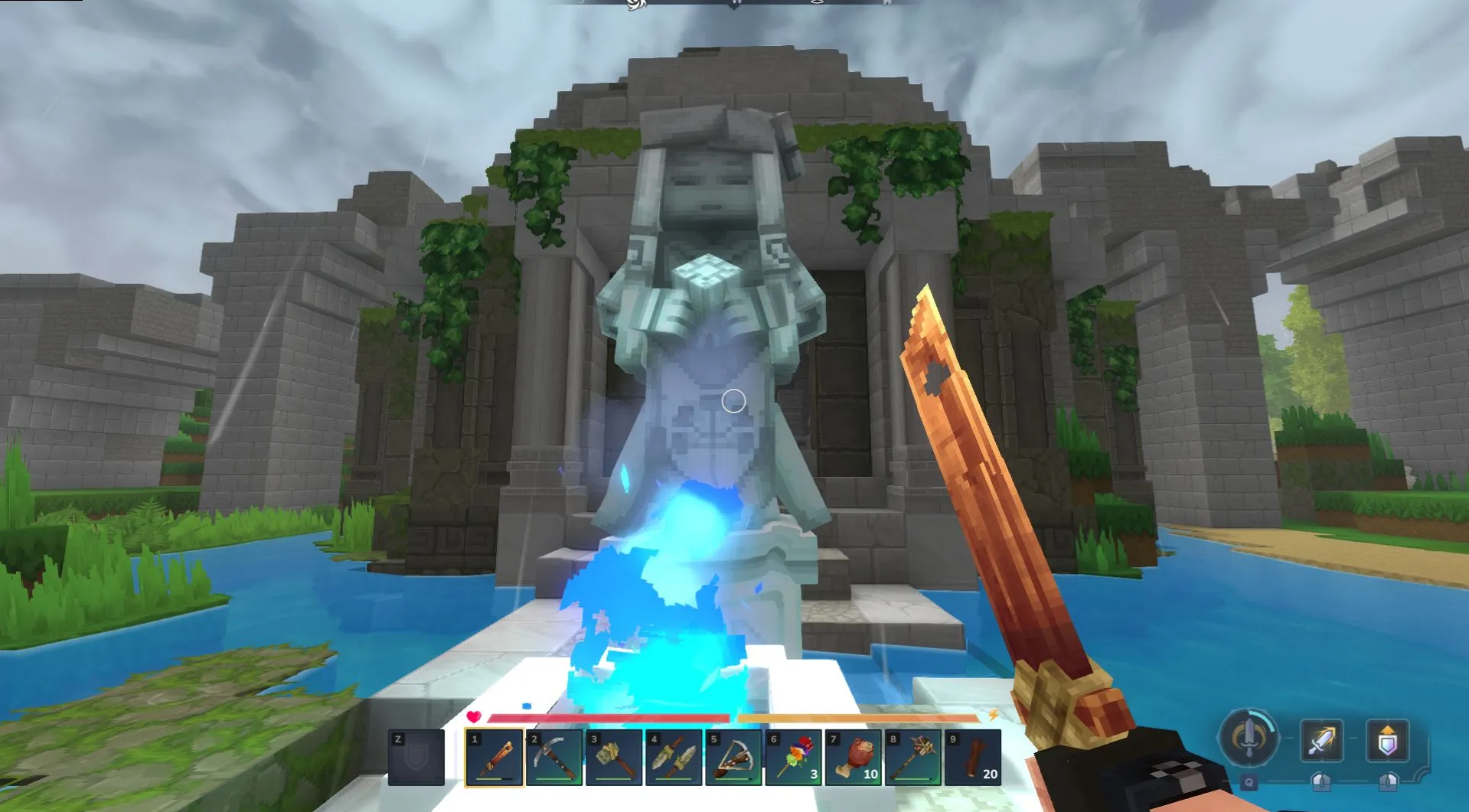Click the shield with orange arrow ability

tap(1387, 740)
